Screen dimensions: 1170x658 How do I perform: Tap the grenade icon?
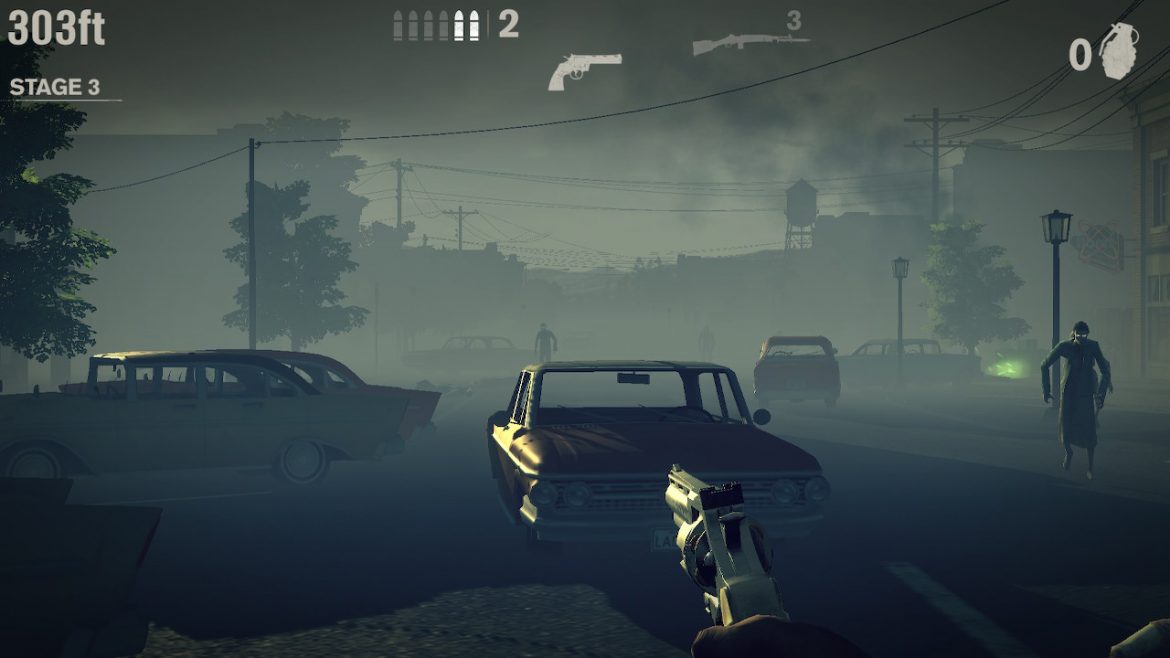(1119, 51)
